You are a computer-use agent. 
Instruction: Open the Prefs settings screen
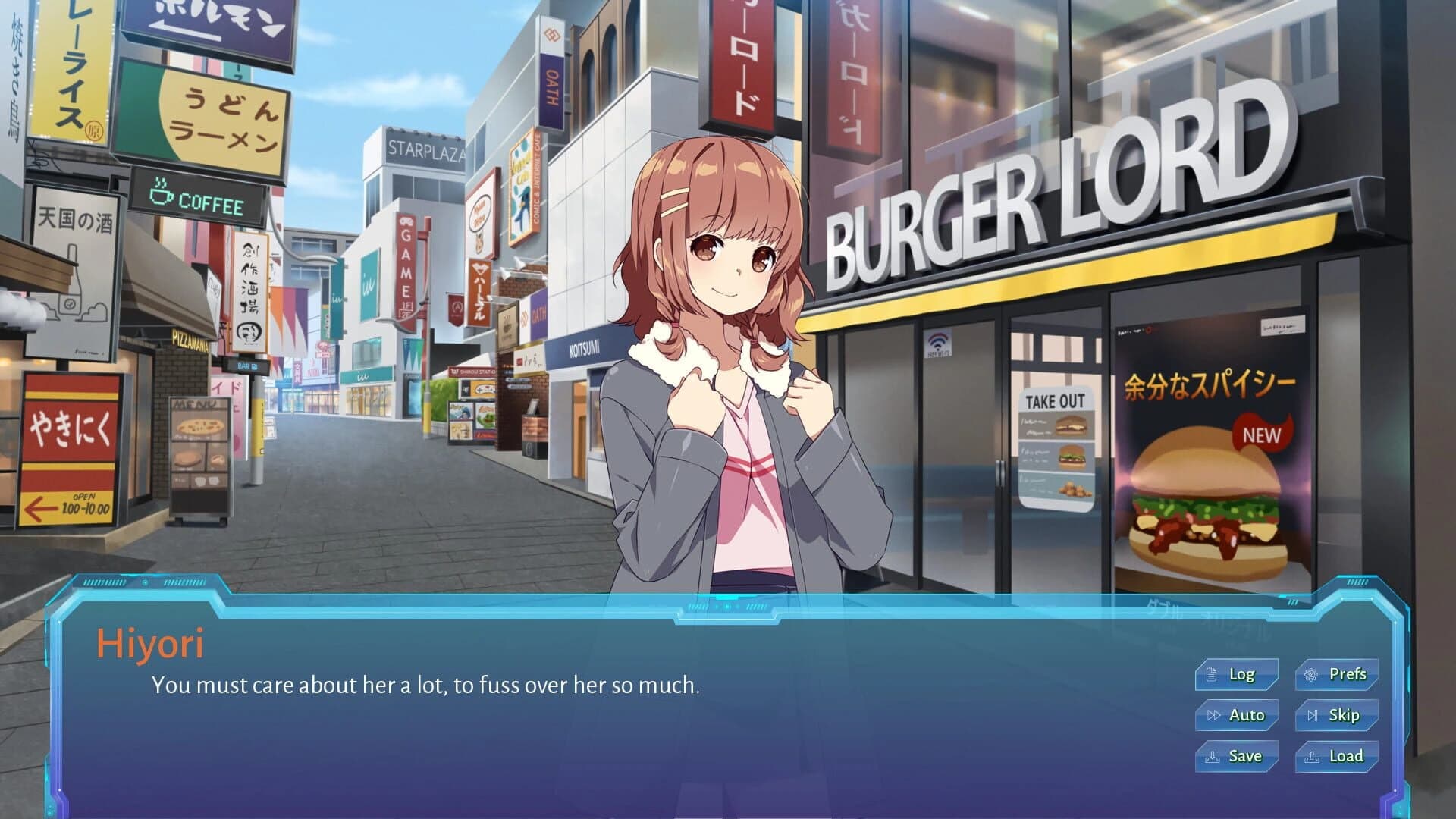(x=1336, y=673)
